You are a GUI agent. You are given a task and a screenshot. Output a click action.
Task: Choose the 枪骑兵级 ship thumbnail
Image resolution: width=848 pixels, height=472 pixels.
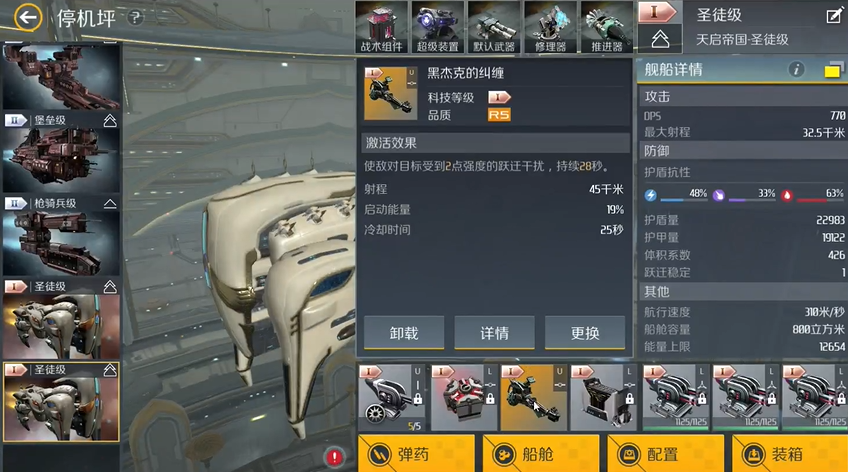pos(60,240)
